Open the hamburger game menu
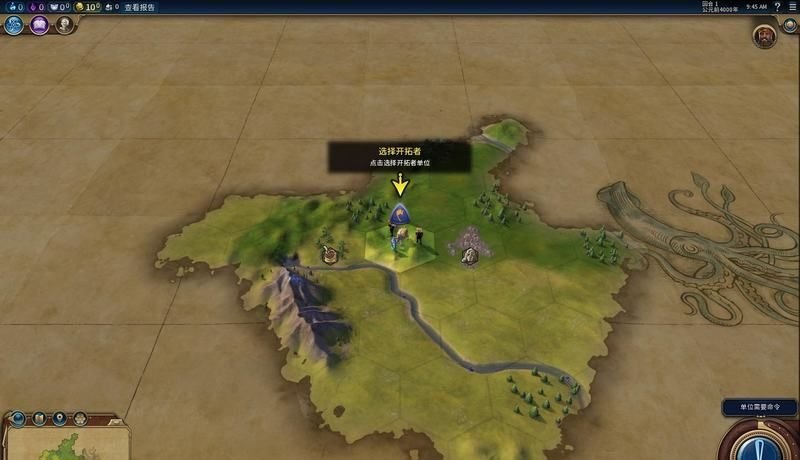Viewport: 800px width, 460px height. 792,7
